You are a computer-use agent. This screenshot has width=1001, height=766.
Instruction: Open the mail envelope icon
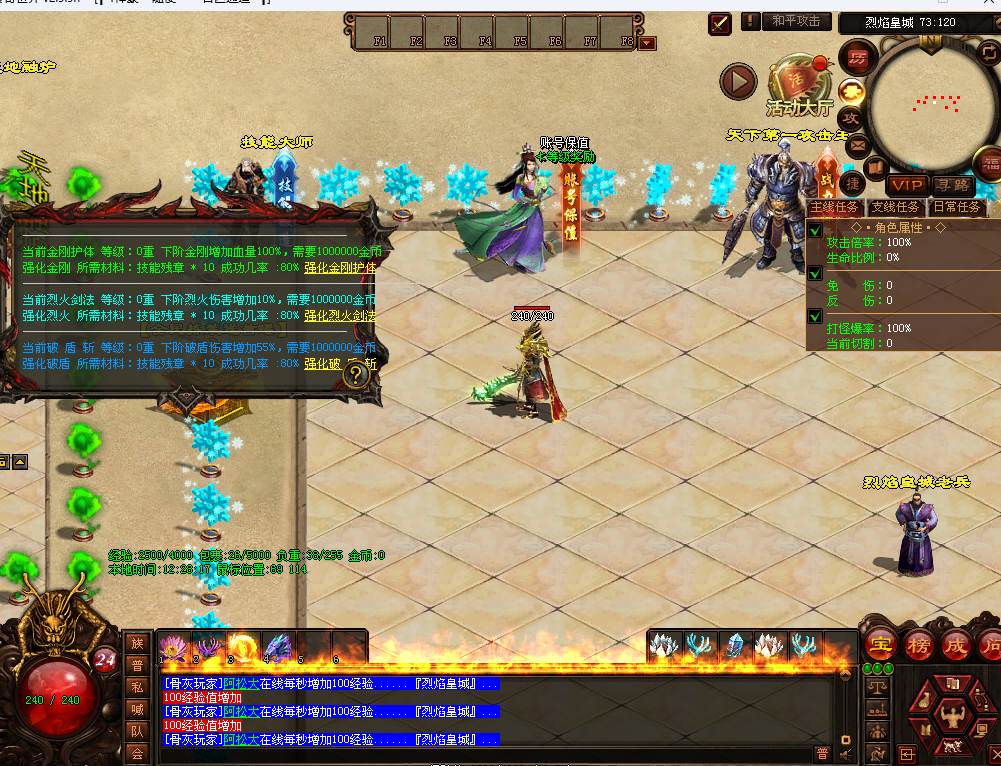(857, 146)
